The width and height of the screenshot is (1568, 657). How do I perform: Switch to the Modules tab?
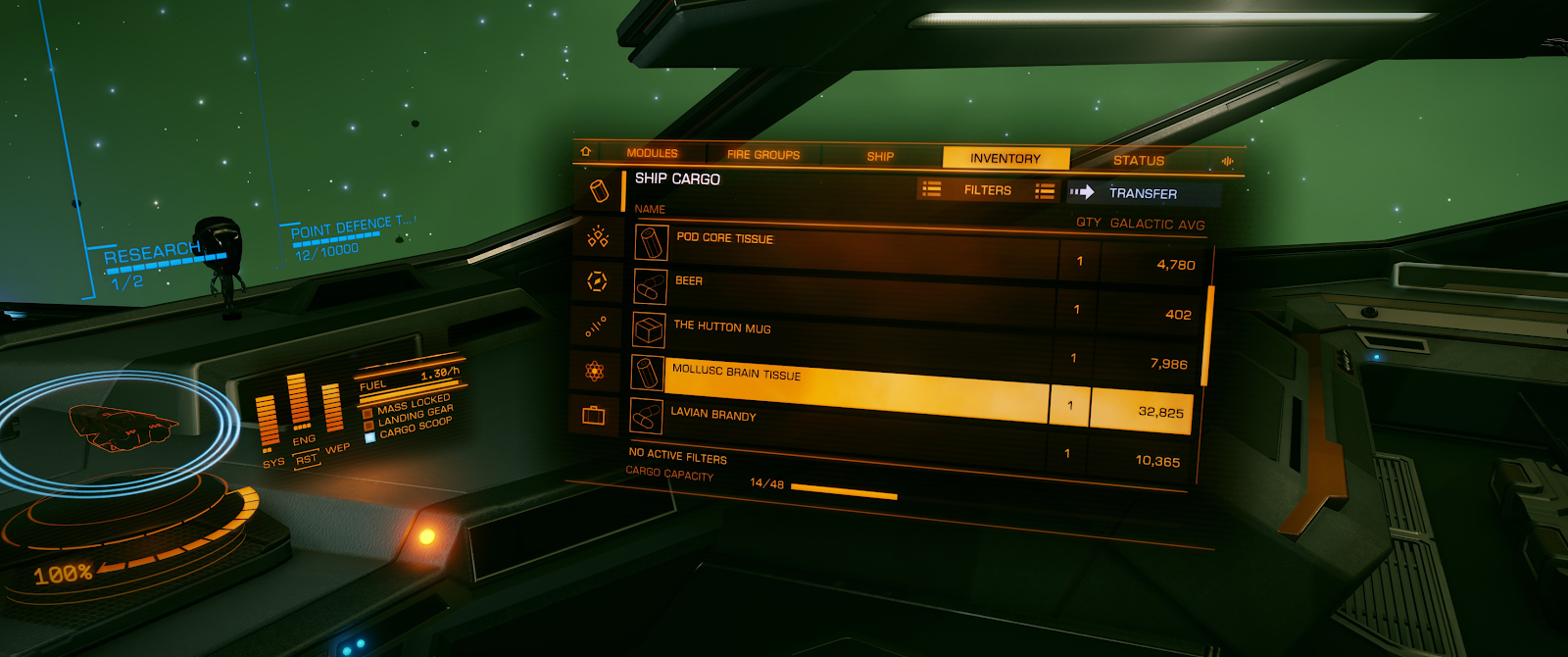point(652,153)
